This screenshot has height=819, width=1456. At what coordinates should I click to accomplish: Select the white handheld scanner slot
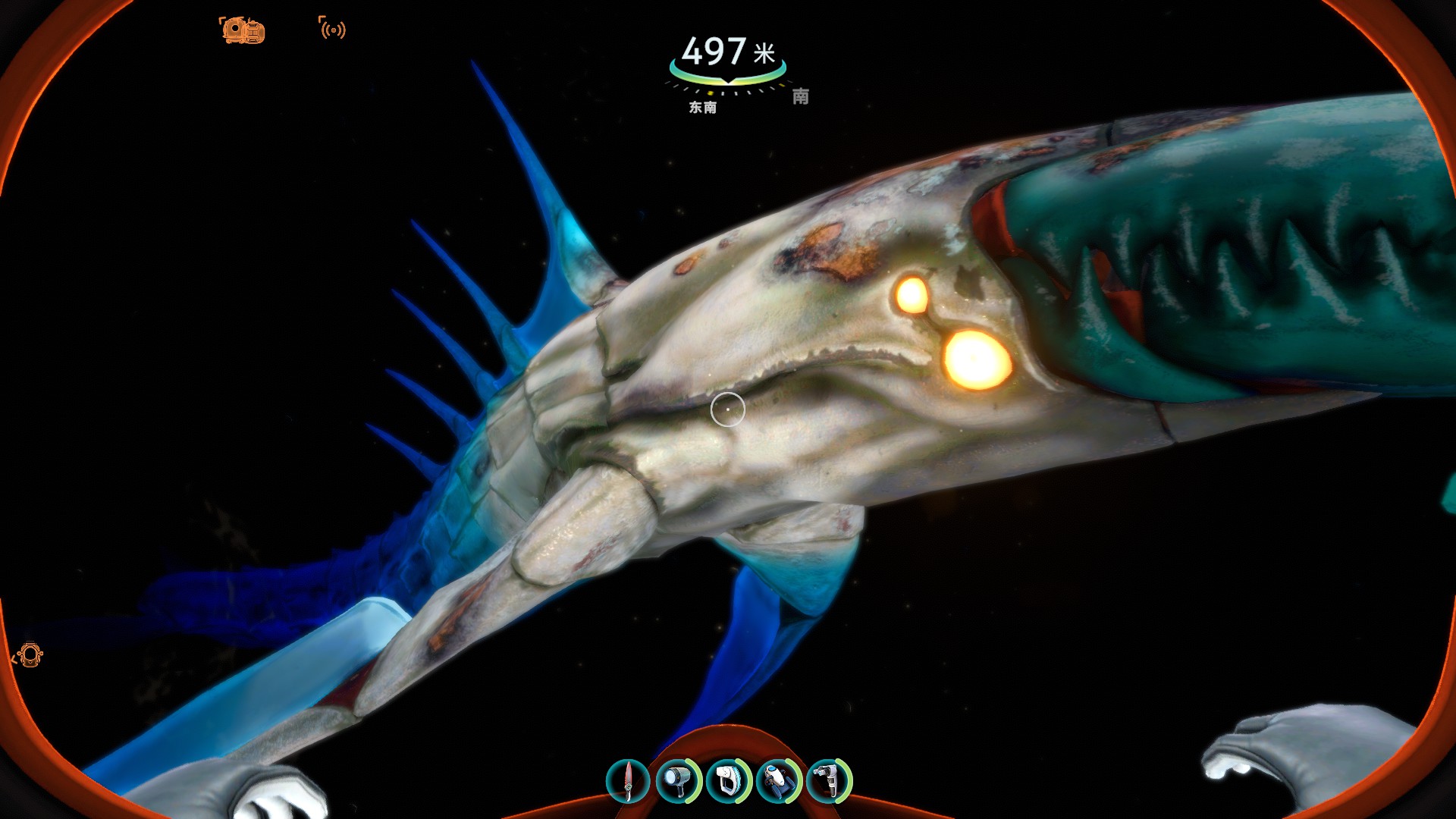tap(728, 780)
